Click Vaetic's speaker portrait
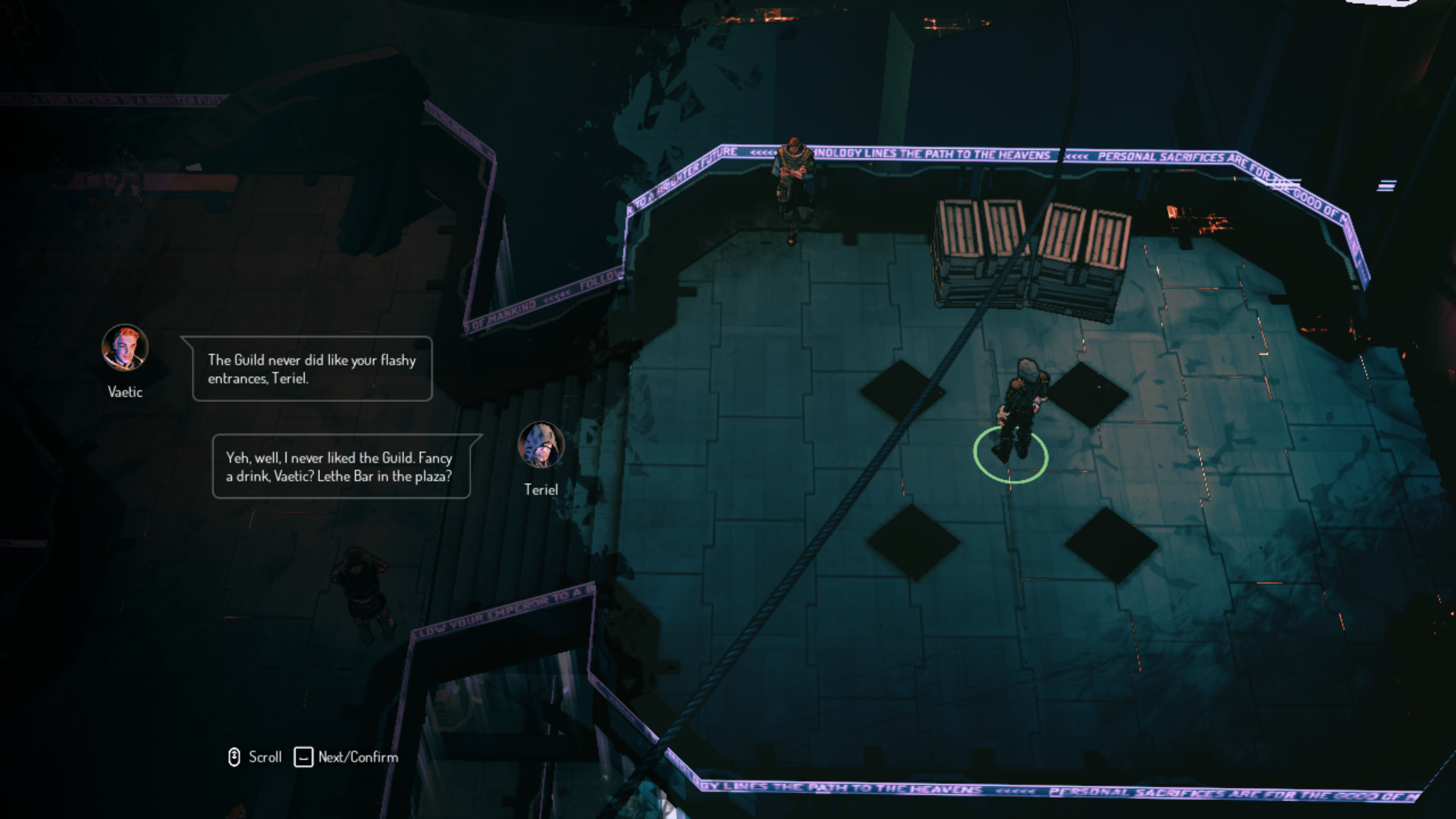 pos(125,348)
